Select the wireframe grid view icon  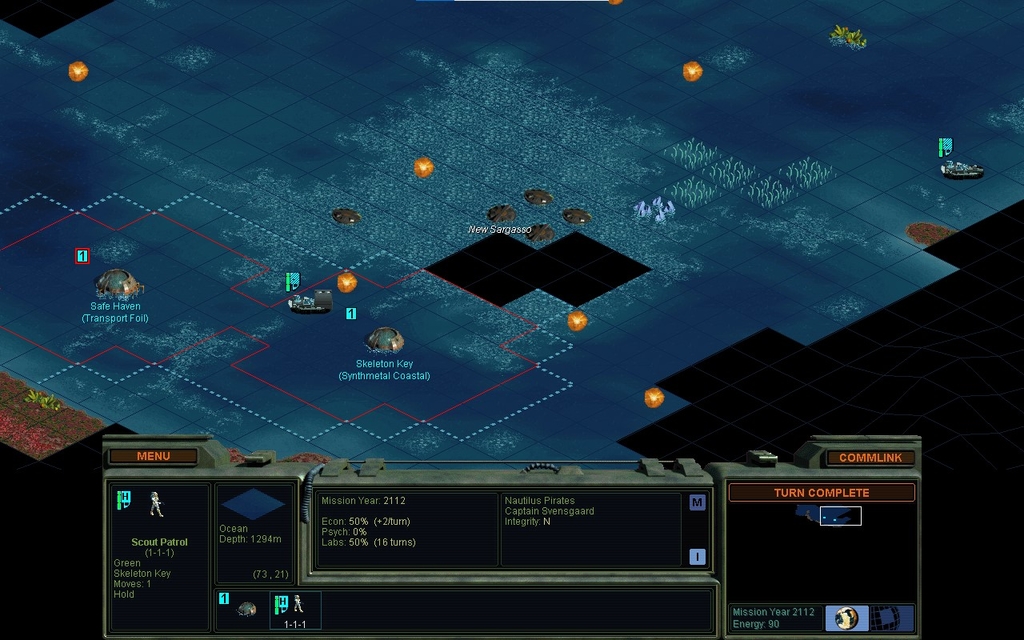click(x=884, y=617)
